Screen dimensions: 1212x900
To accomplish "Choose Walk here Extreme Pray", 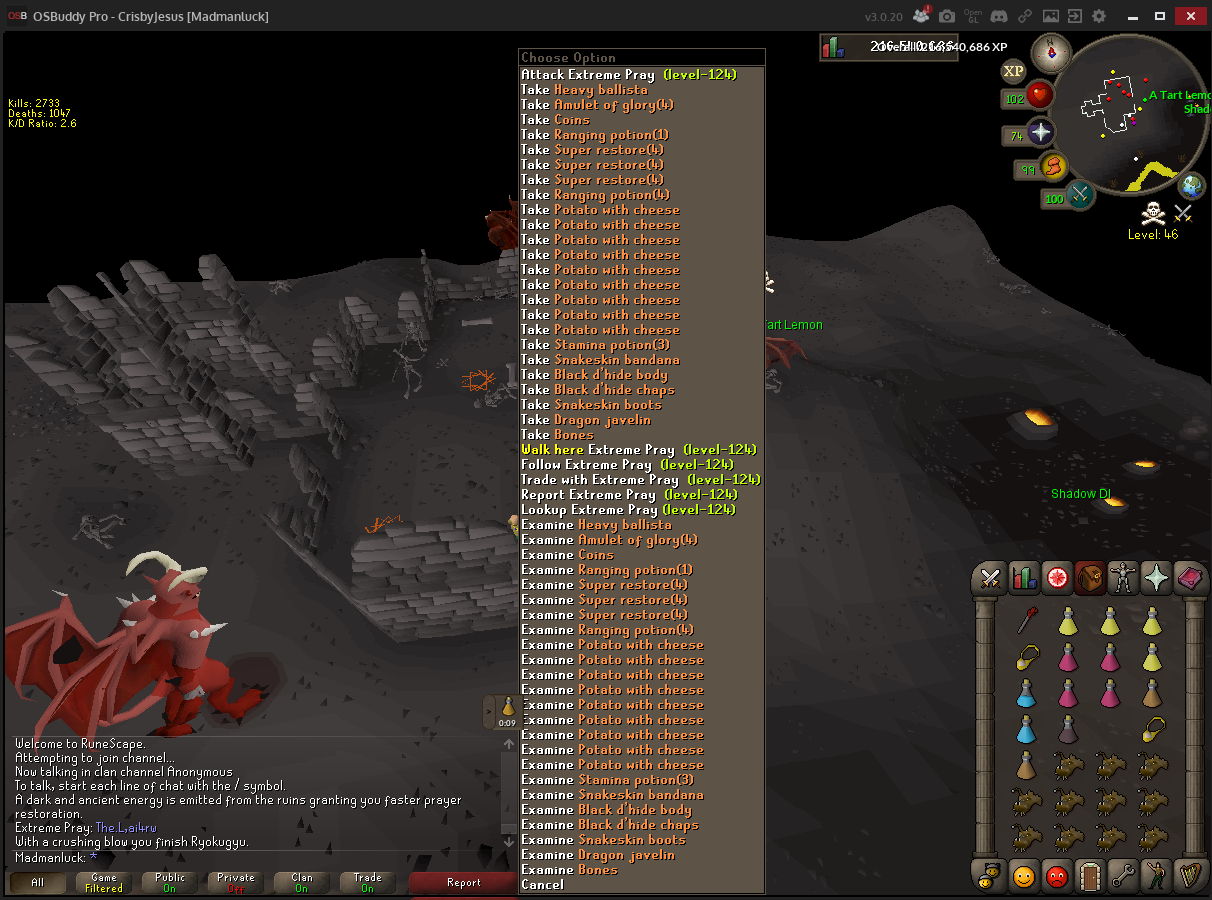I will click(638, 450).
